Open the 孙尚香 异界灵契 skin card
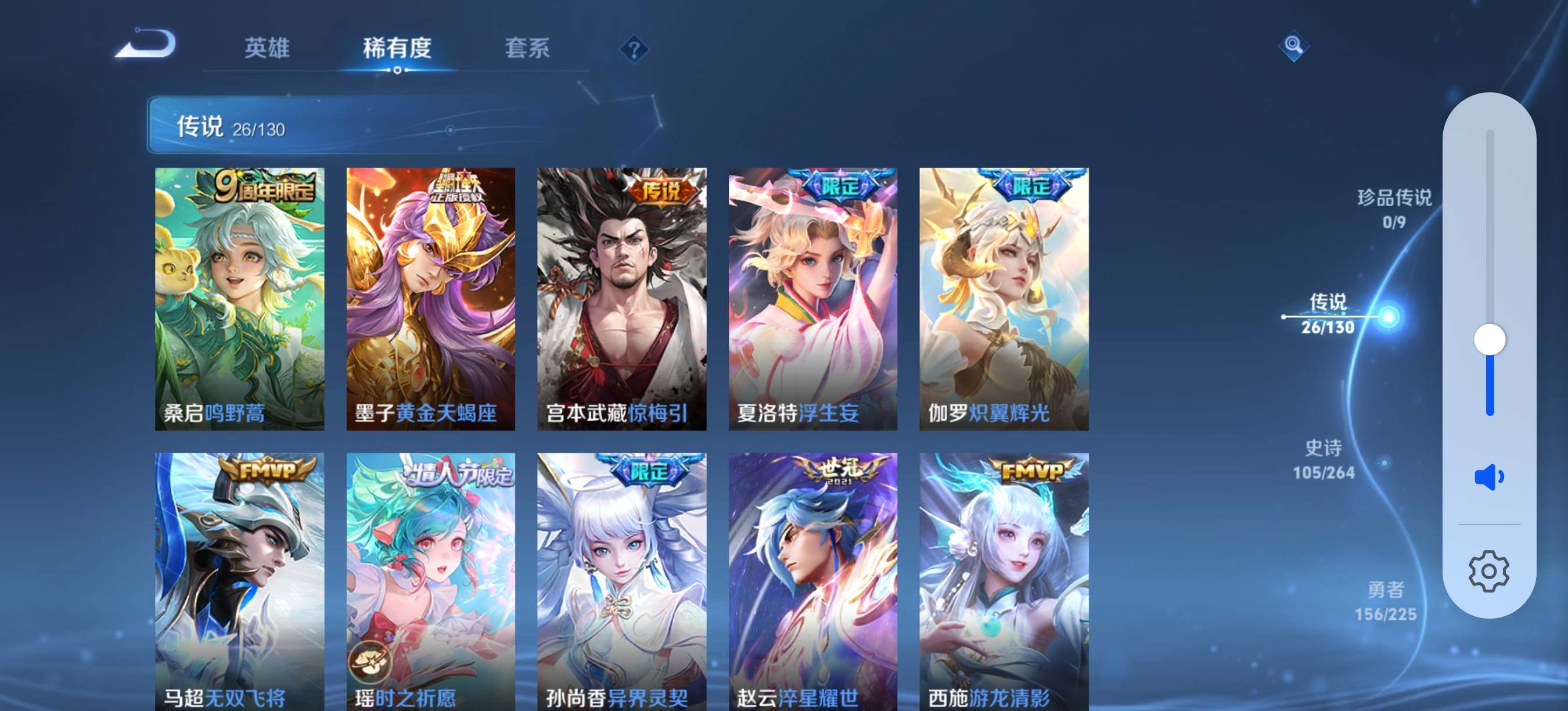The width and height of the screenshot is (1568, 711). [621, 579]
